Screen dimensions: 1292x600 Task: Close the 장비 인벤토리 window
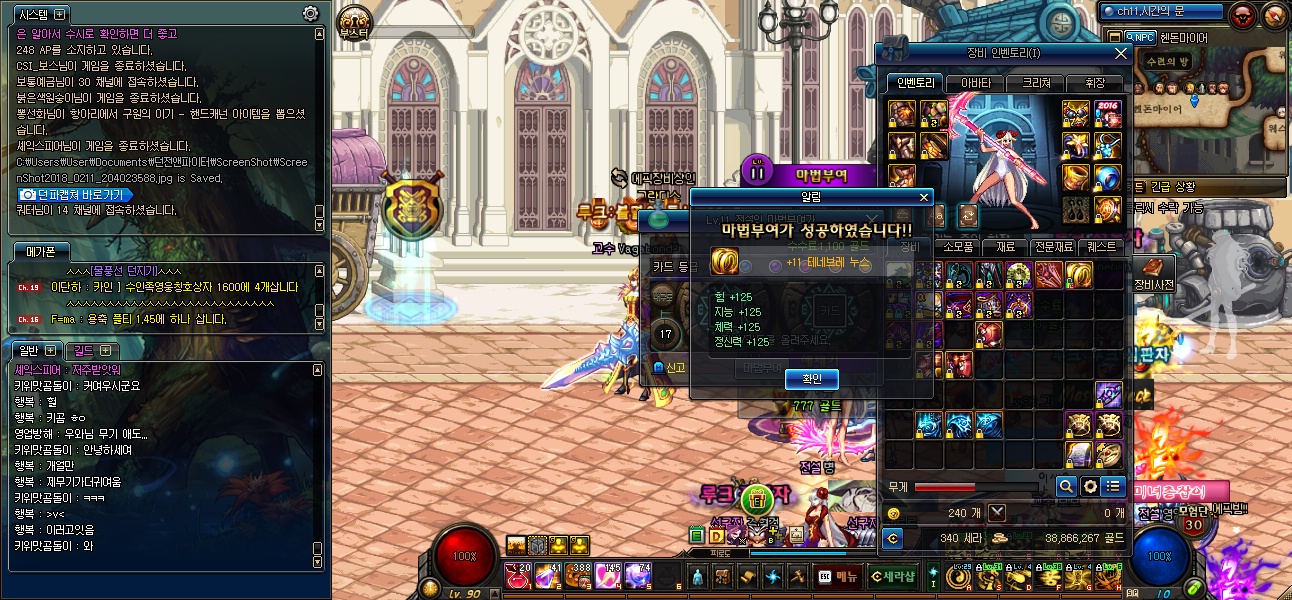(1121, 53)
